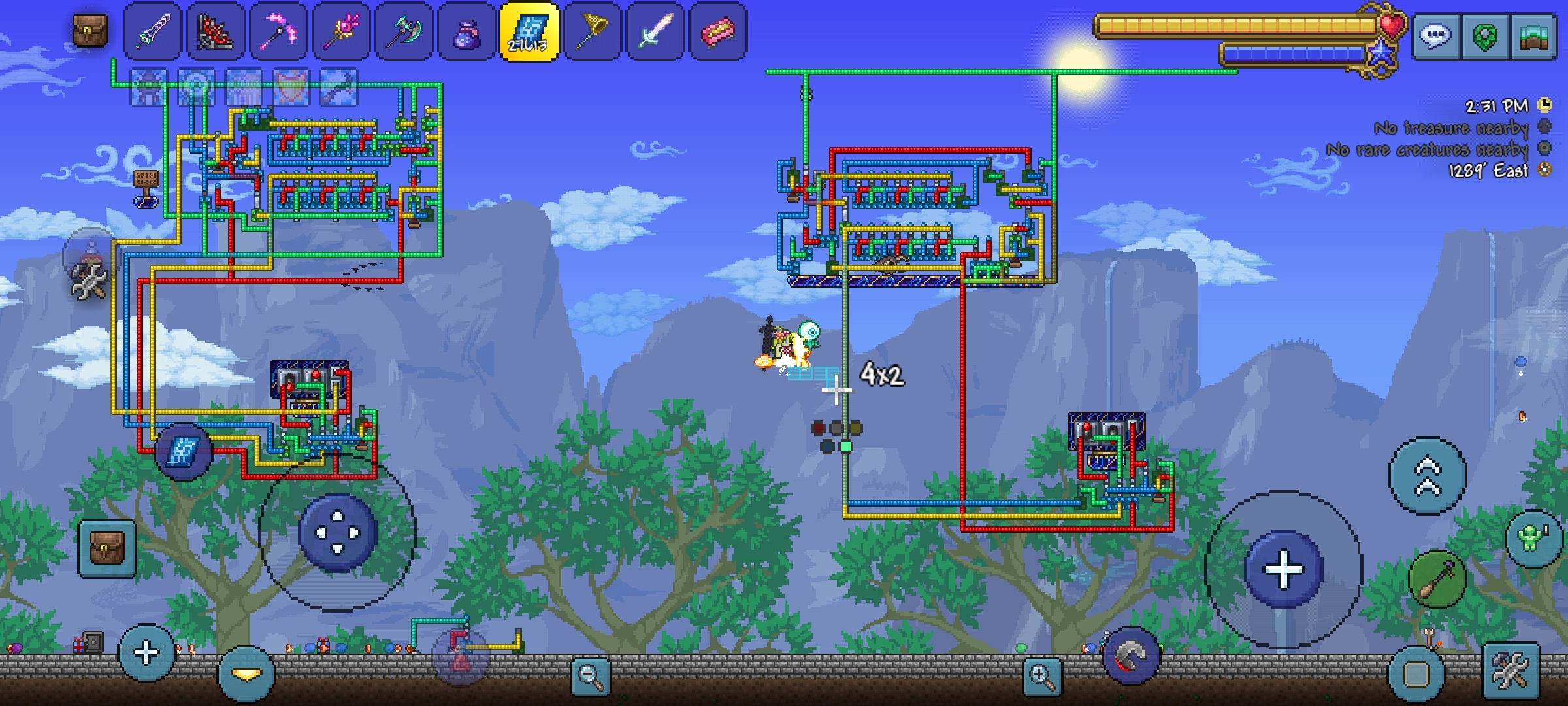1568x706 pixels.
Task: Tap the double-arrow jump button
Action: 1427,476
